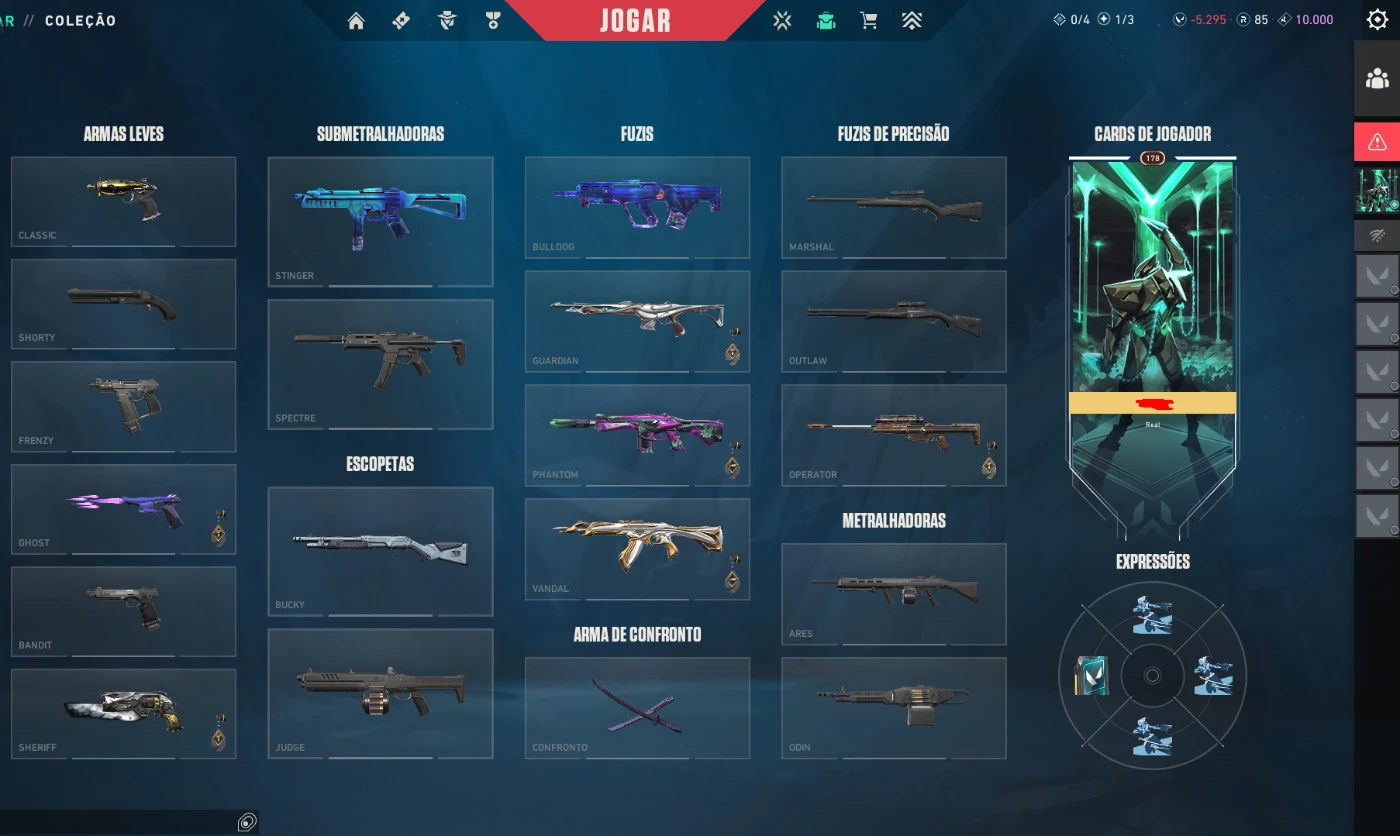Choose the Phantom rifle slot

[x=637, y=435]
